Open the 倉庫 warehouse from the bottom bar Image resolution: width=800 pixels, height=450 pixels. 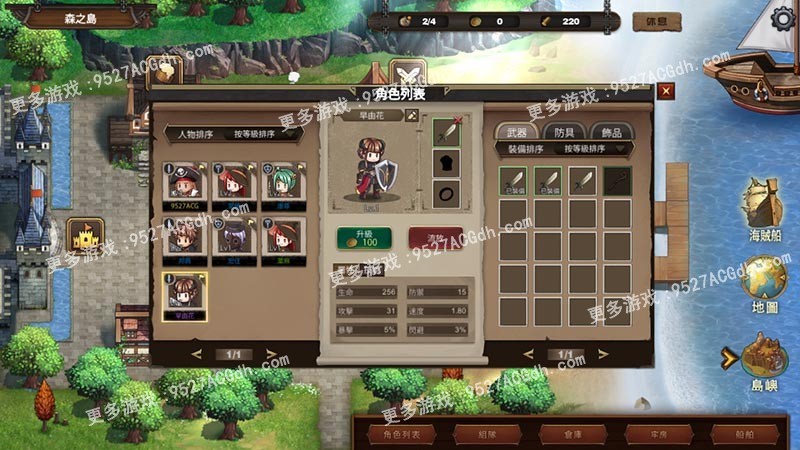[x=565, y=435]
